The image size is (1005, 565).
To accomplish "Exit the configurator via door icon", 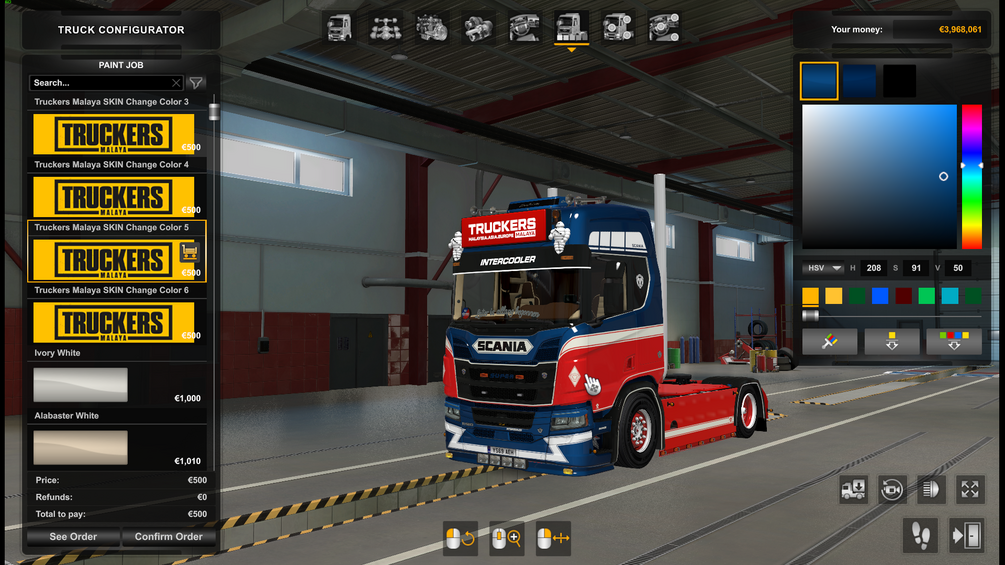I will click(967, 535).
